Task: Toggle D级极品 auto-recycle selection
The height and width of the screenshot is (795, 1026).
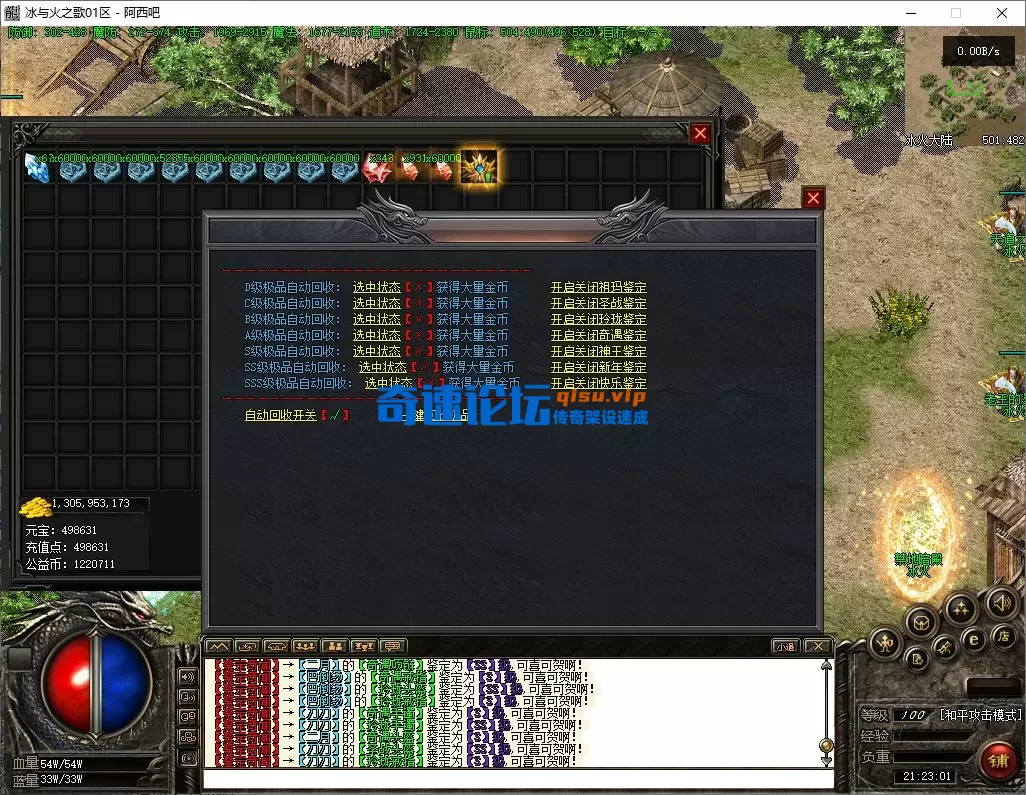Action: pos(376,287)
